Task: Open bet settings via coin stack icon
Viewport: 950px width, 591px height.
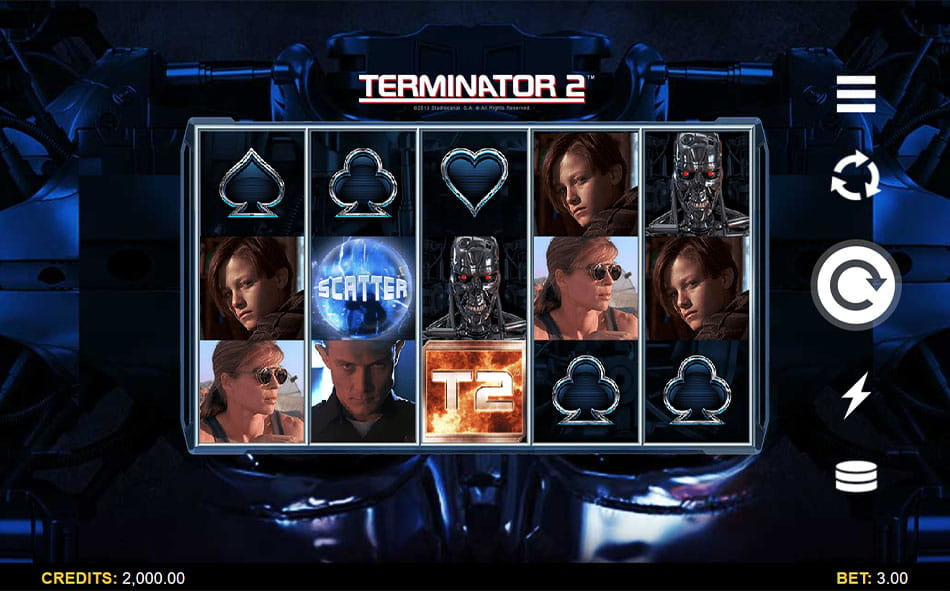Action: [856, 477]
